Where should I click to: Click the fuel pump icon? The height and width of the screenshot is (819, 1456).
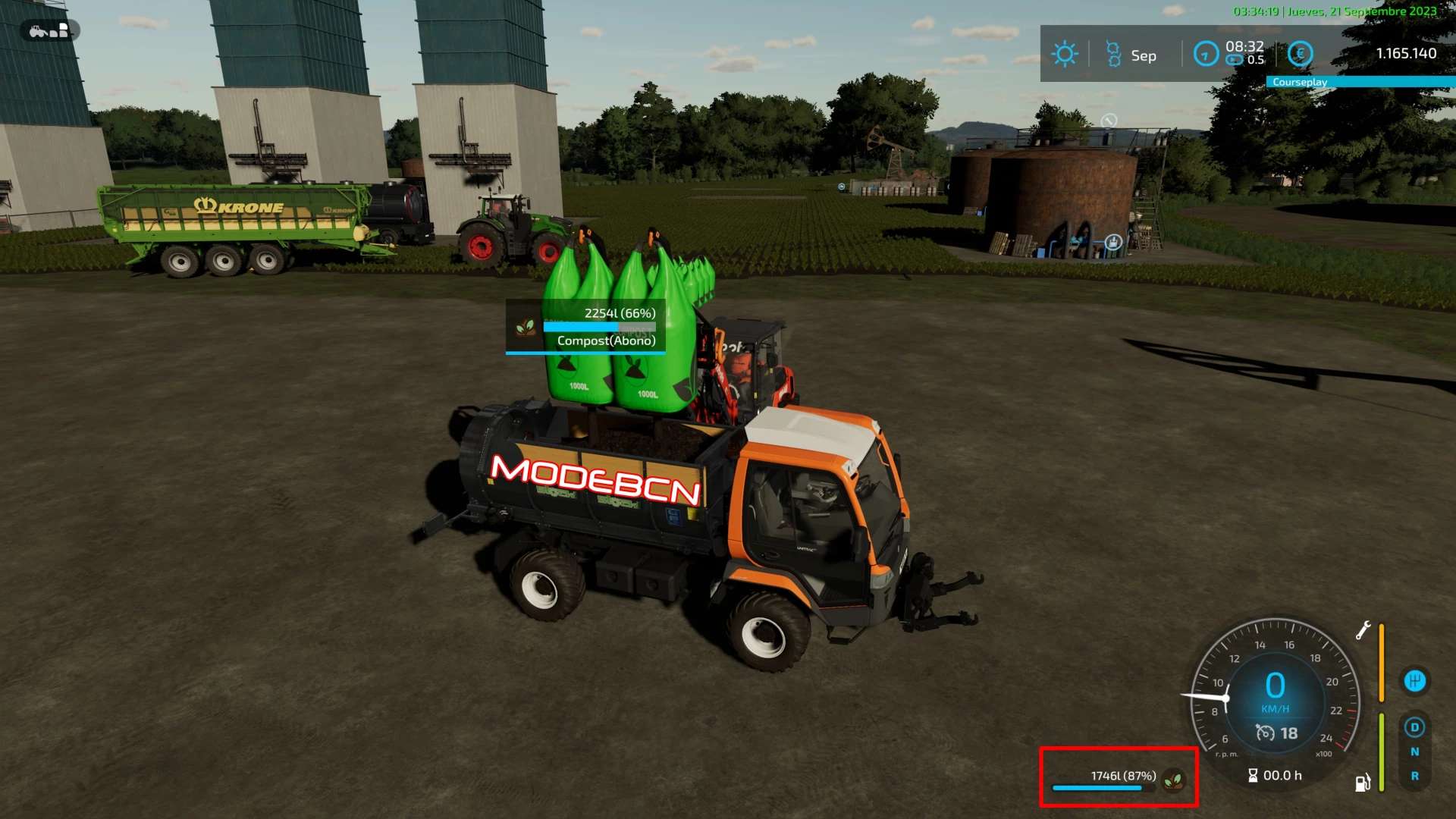1362,783
